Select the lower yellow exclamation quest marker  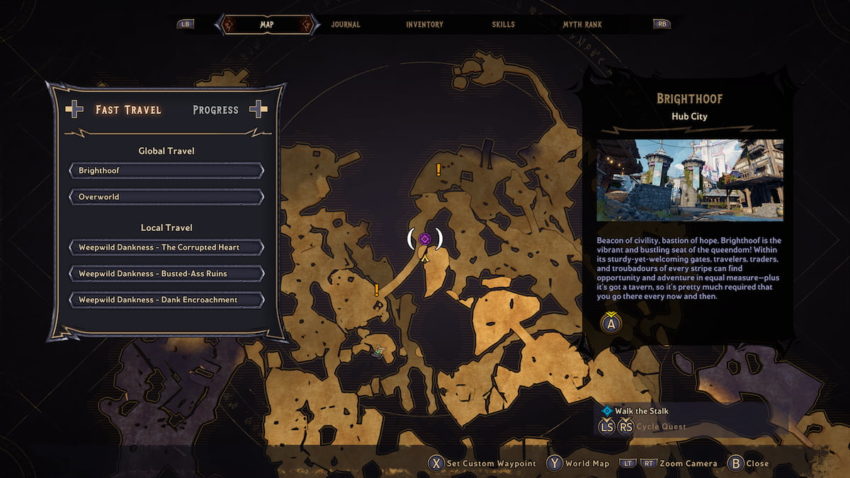pyautogui.click(x=377, y=290)
